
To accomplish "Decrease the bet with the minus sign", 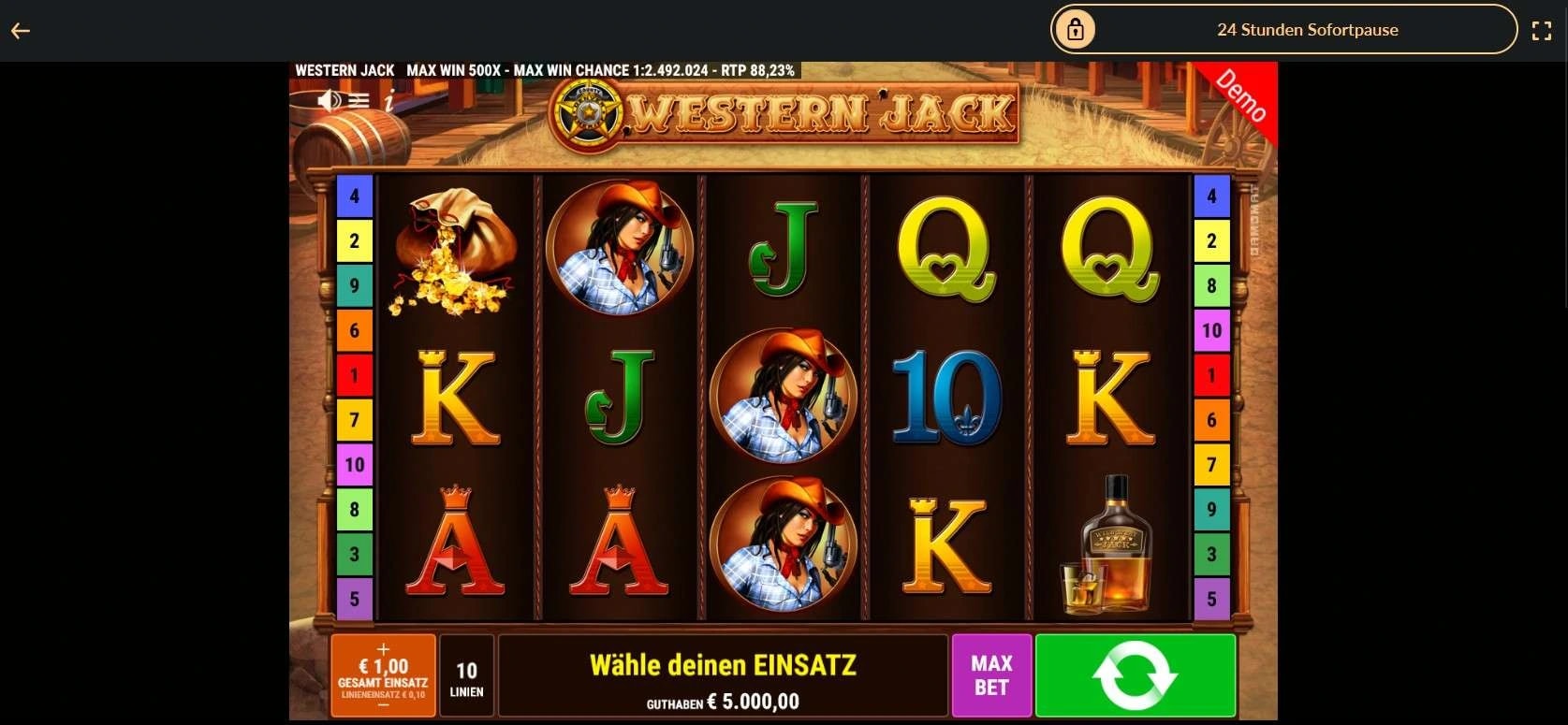I will click(383, 704).
